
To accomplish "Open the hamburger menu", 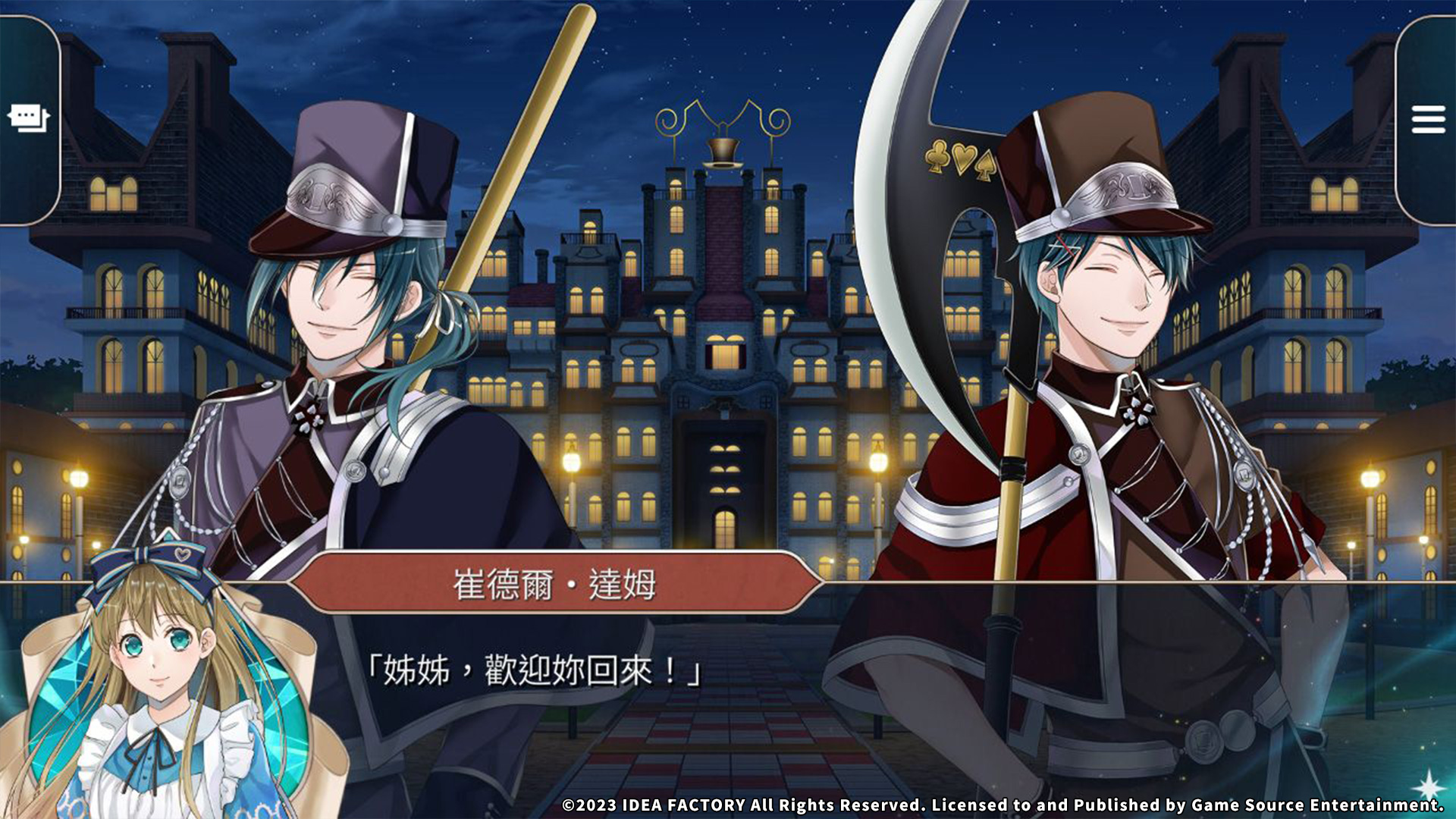I will pos(1427,120).
